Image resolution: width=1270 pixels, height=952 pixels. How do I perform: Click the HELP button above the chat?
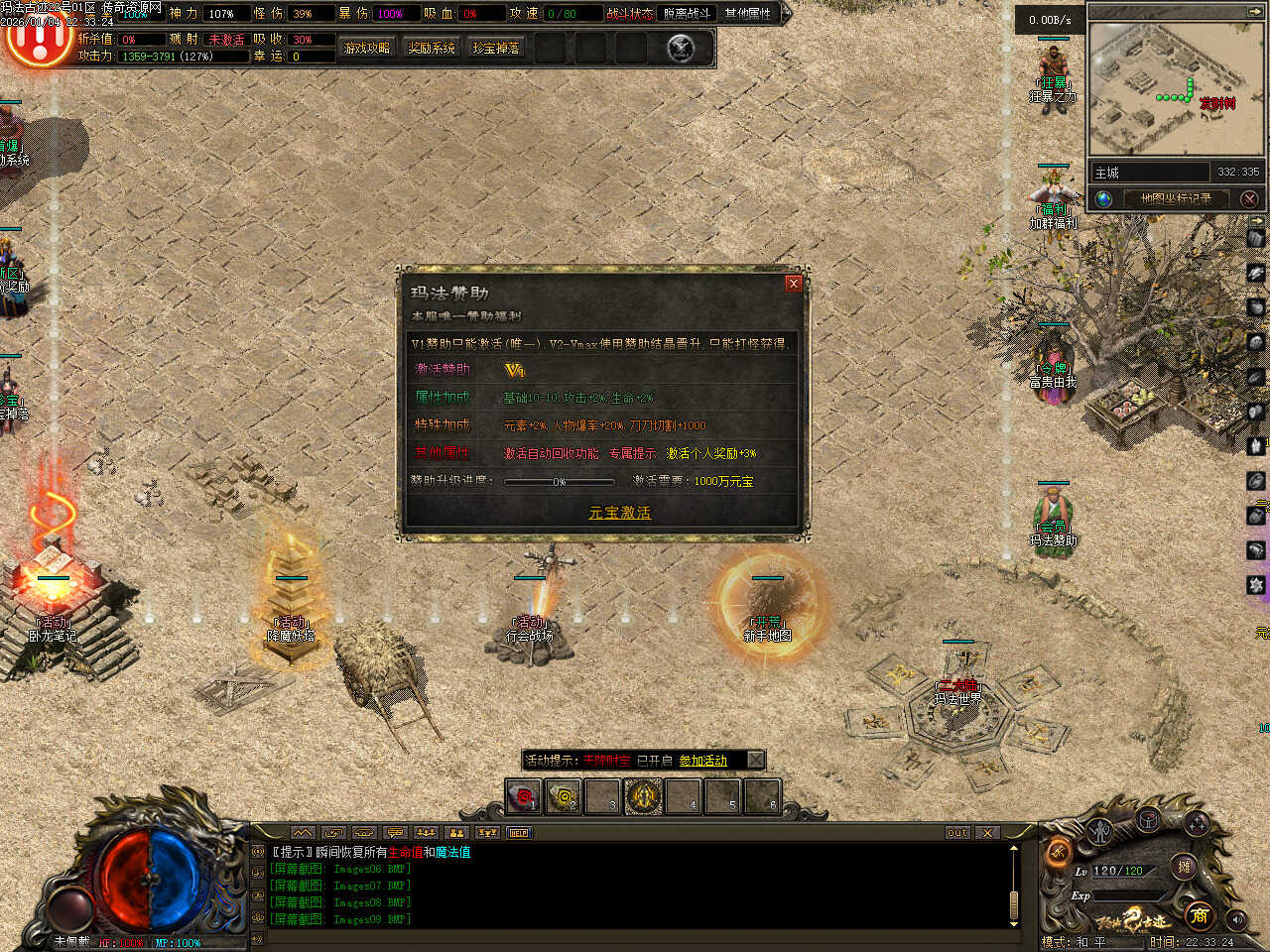519,833
